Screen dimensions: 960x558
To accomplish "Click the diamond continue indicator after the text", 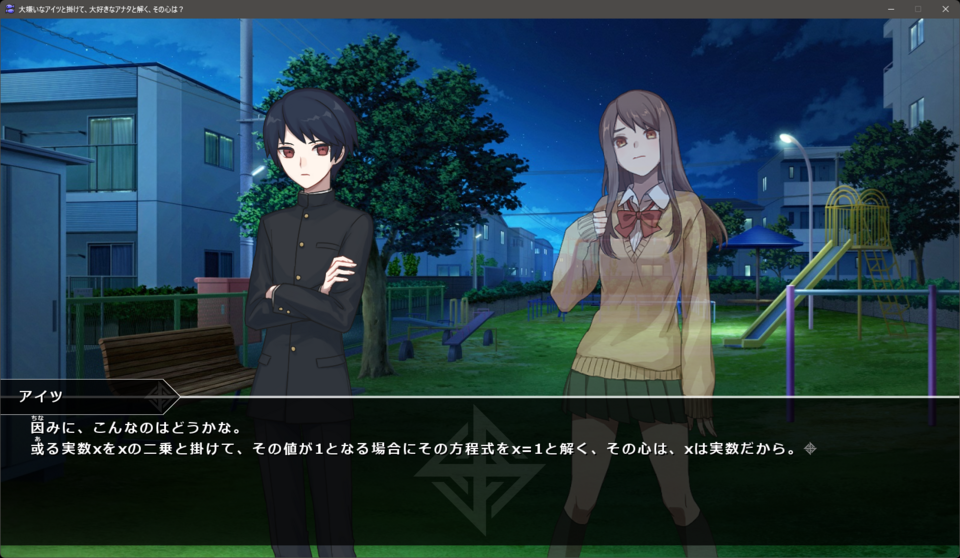I will tap(810, 449).
